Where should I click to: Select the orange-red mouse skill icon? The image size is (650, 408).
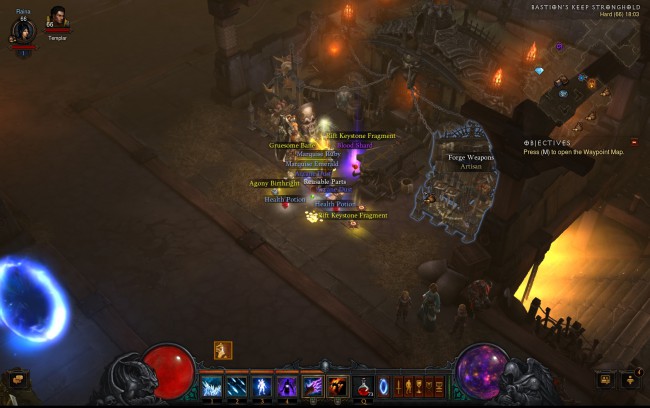(337, 385)
